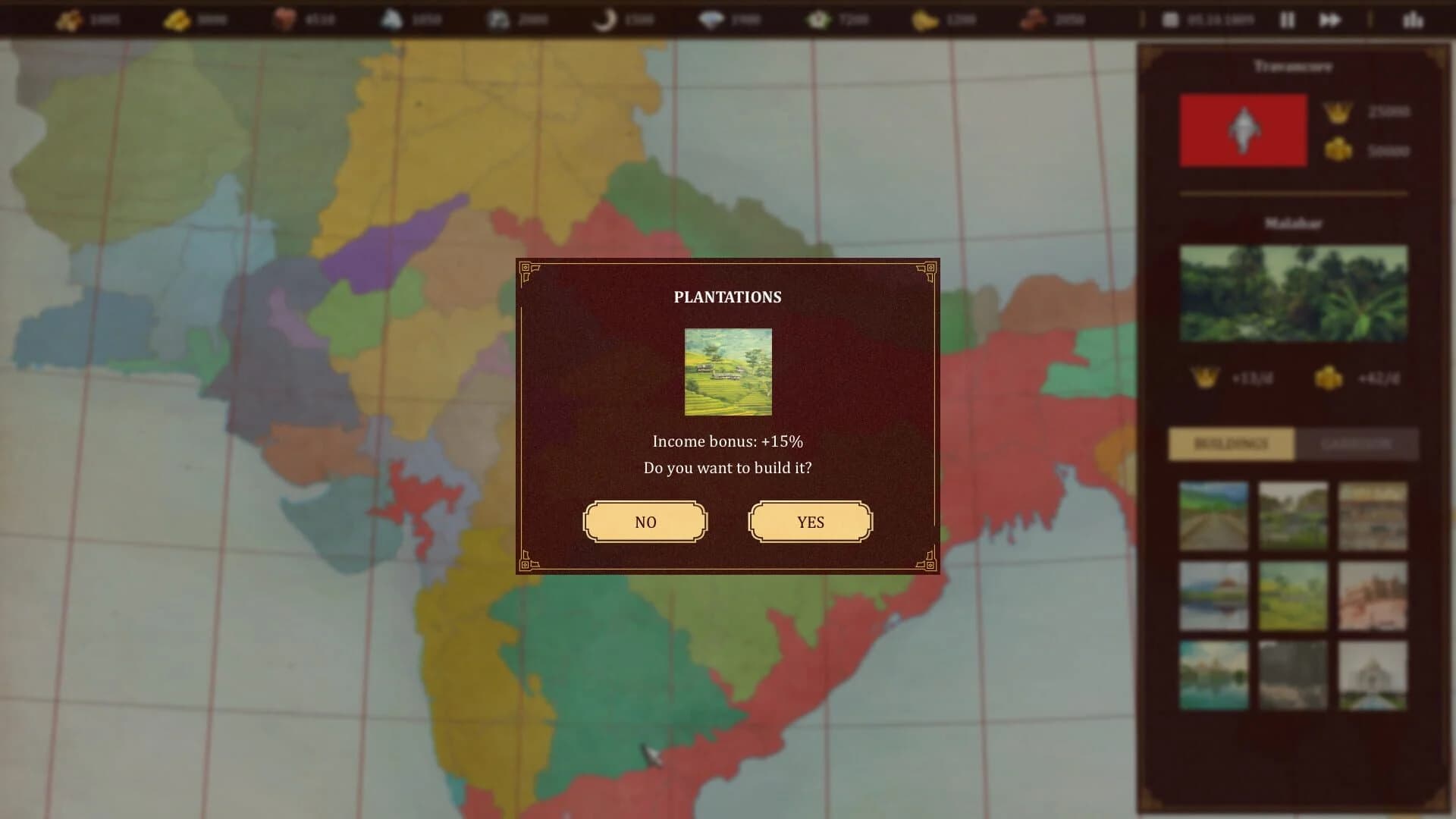
Task: Click the gold bars resource icon
Action: coord(180,20)
